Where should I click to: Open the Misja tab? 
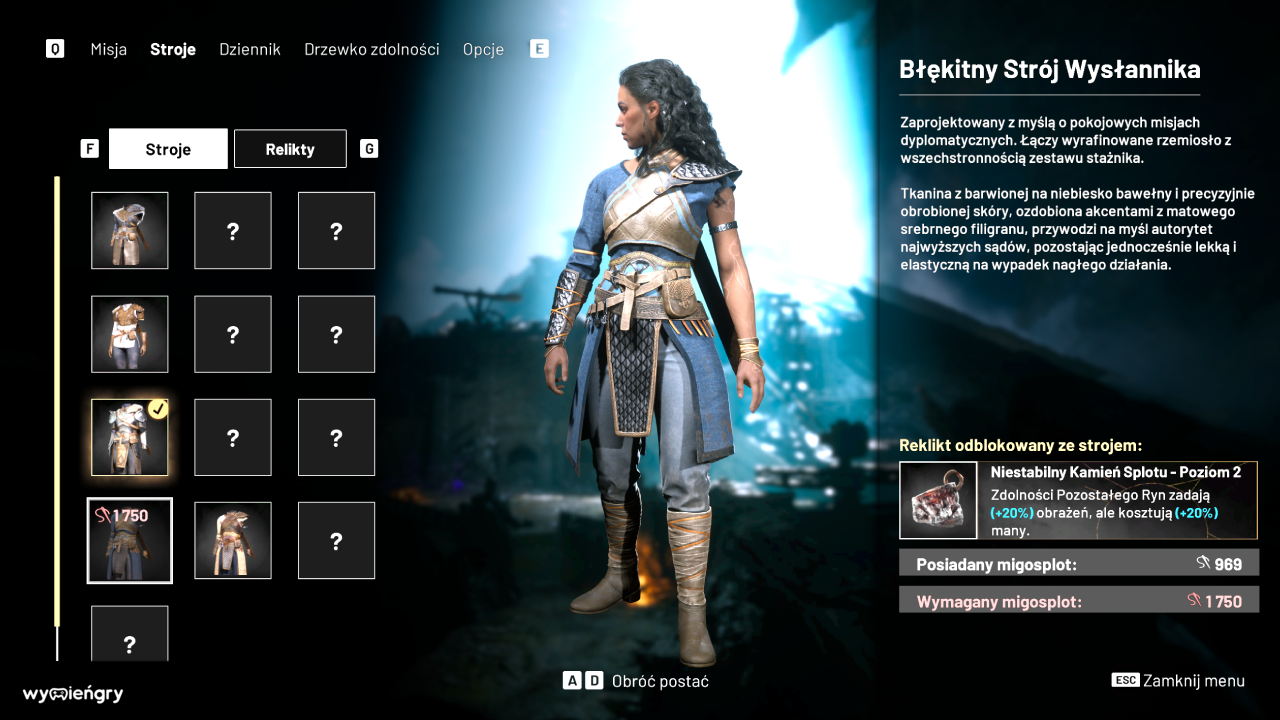(x=108, y=49)
